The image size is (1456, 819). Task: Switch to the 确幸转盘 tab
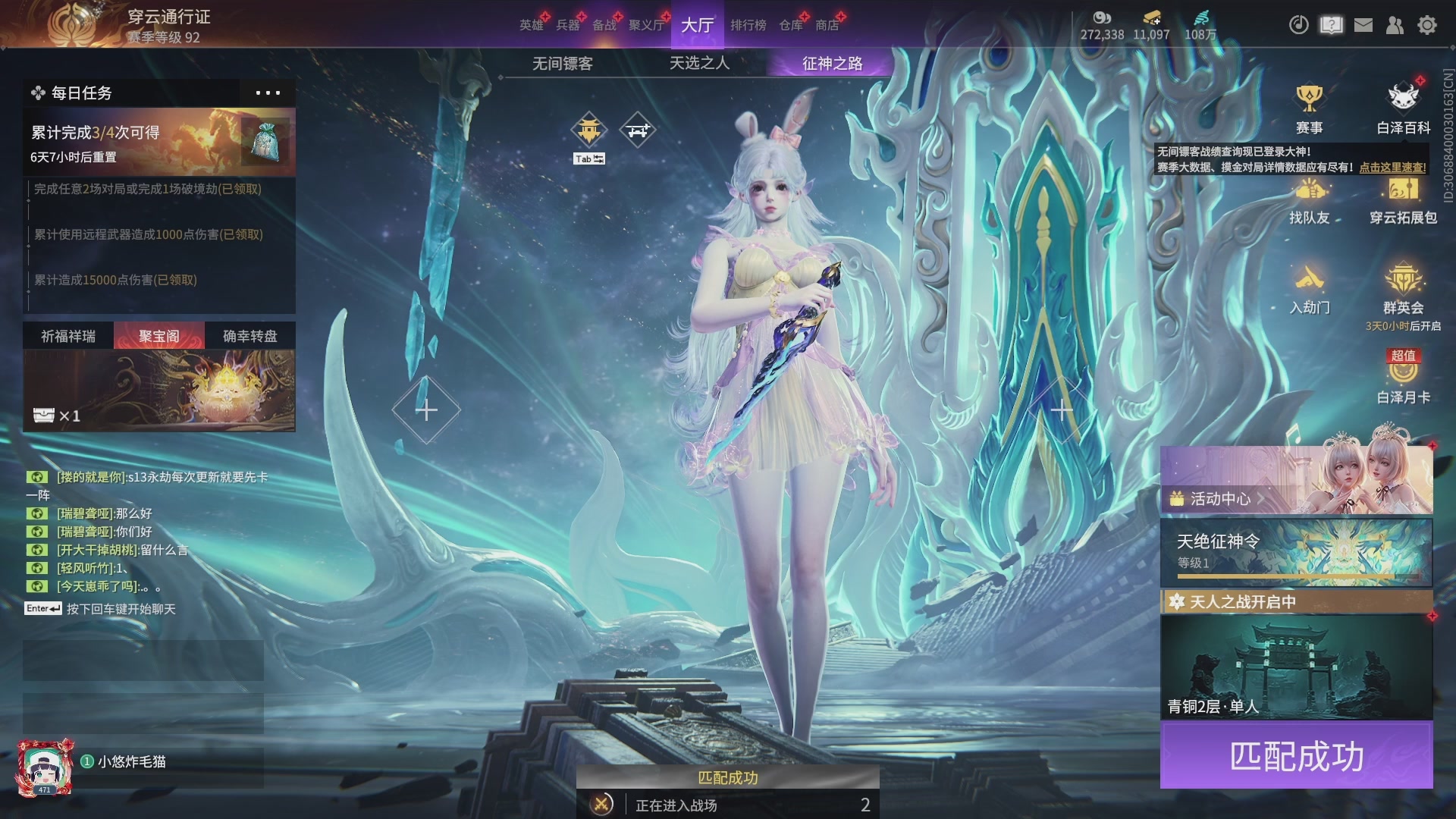click(x=250, y=336)
